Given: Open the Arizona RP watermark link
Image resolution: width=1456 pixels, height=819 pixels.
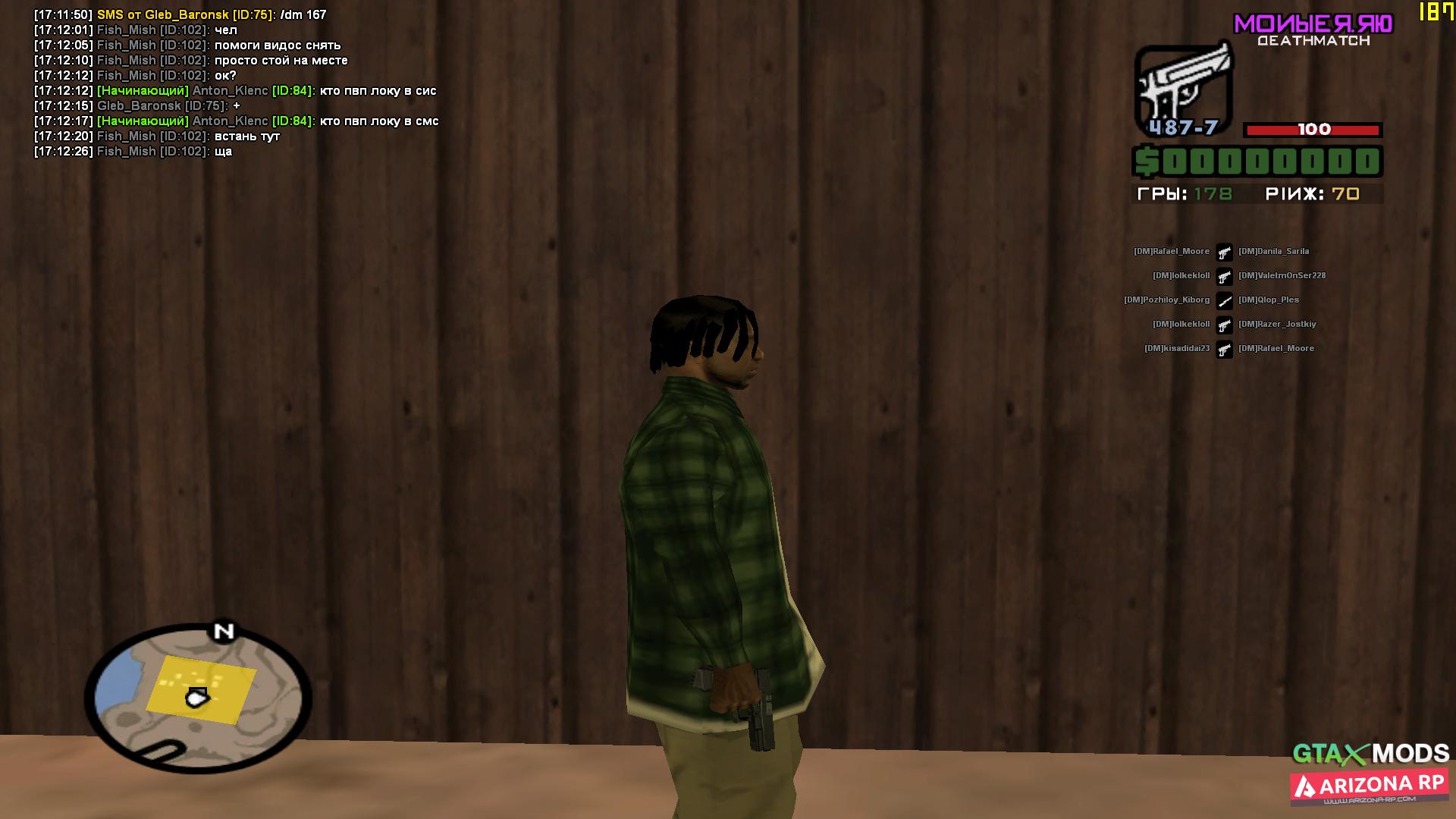Looking at the screenshot, I should point(1370,788).
